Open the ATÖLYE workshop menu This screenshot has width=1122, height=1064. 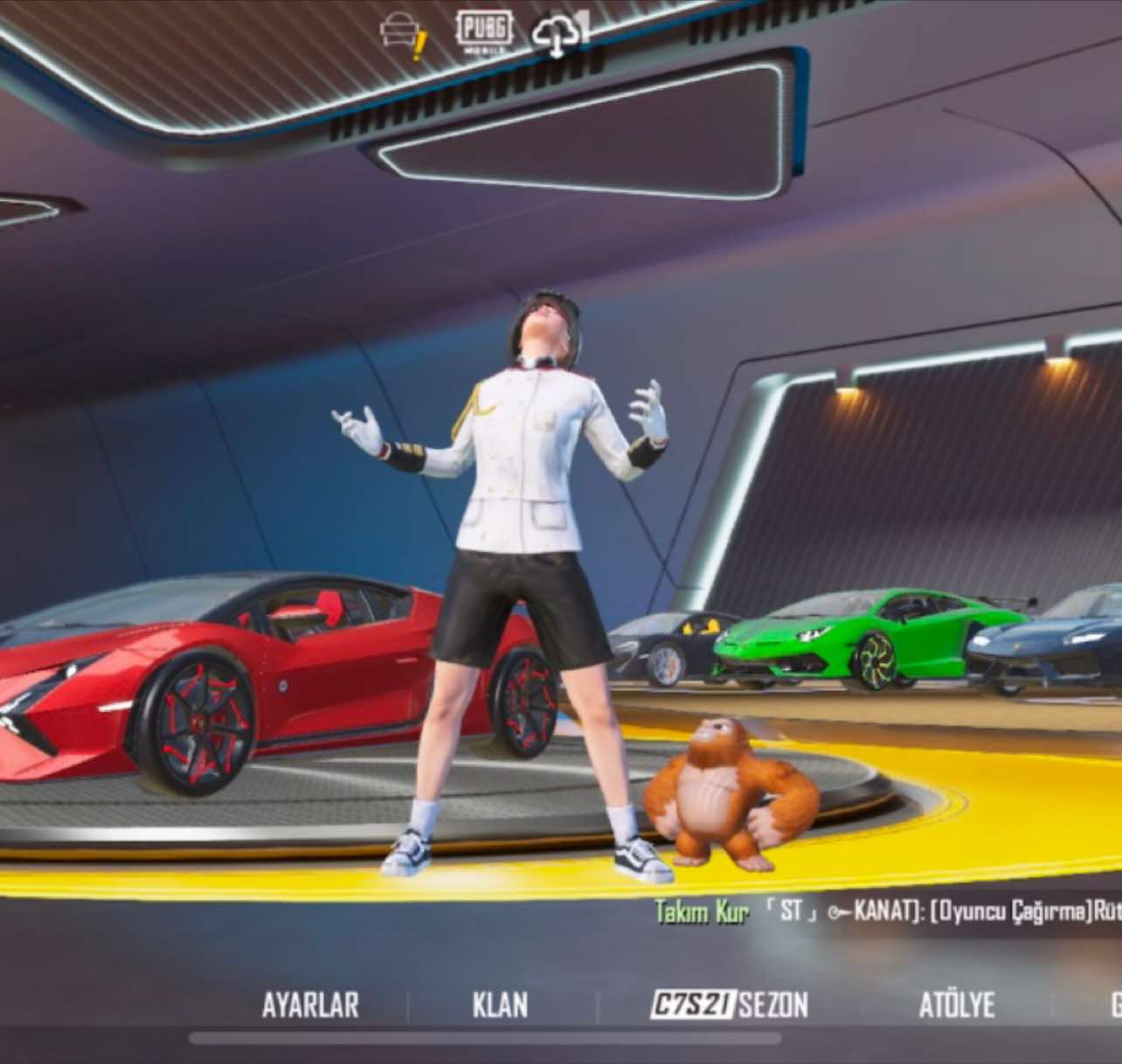[x=957, y=1005]
